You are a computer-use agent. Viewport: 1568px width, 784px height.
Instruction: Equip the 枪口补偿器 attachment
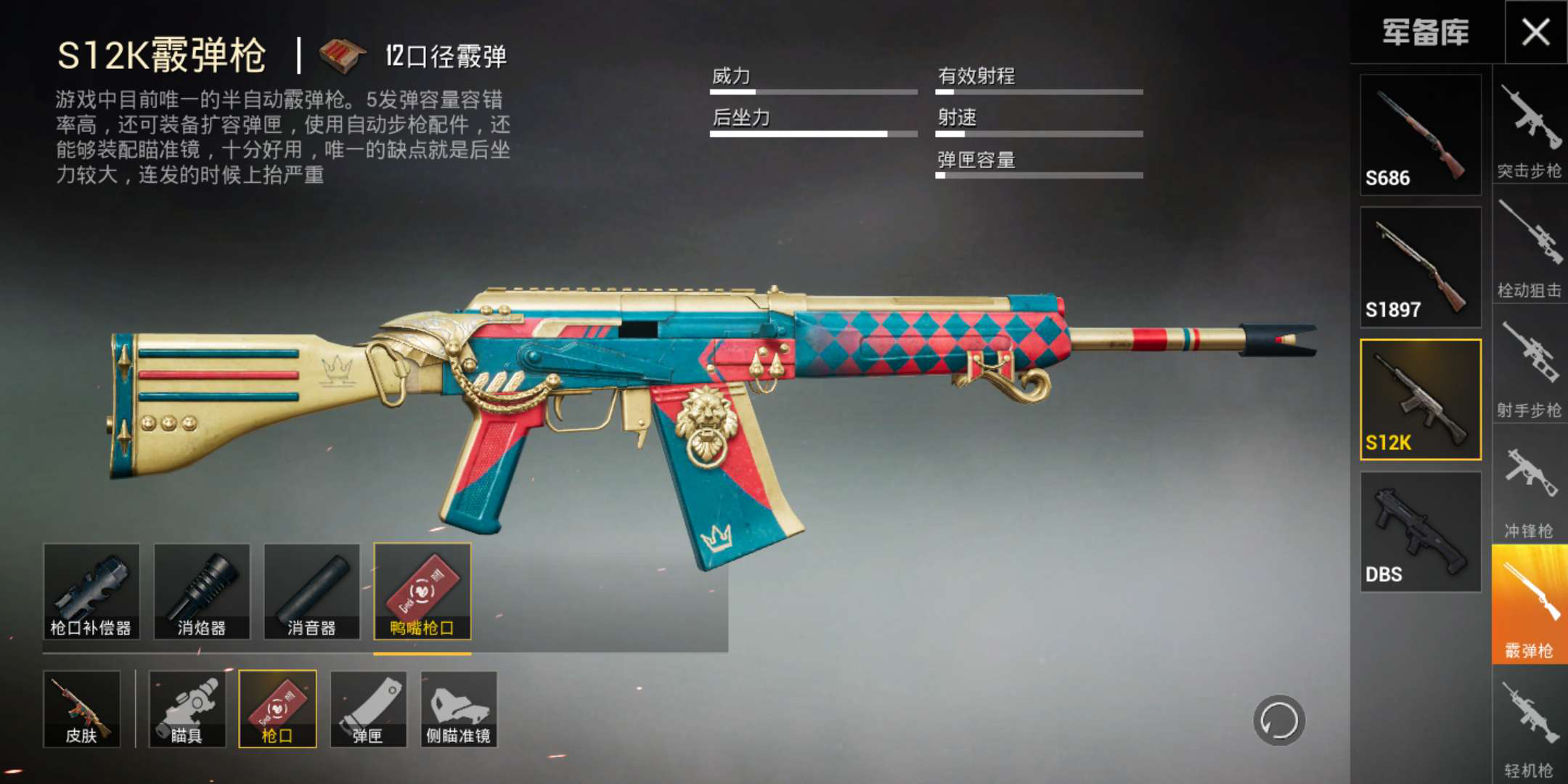[91, 592]
